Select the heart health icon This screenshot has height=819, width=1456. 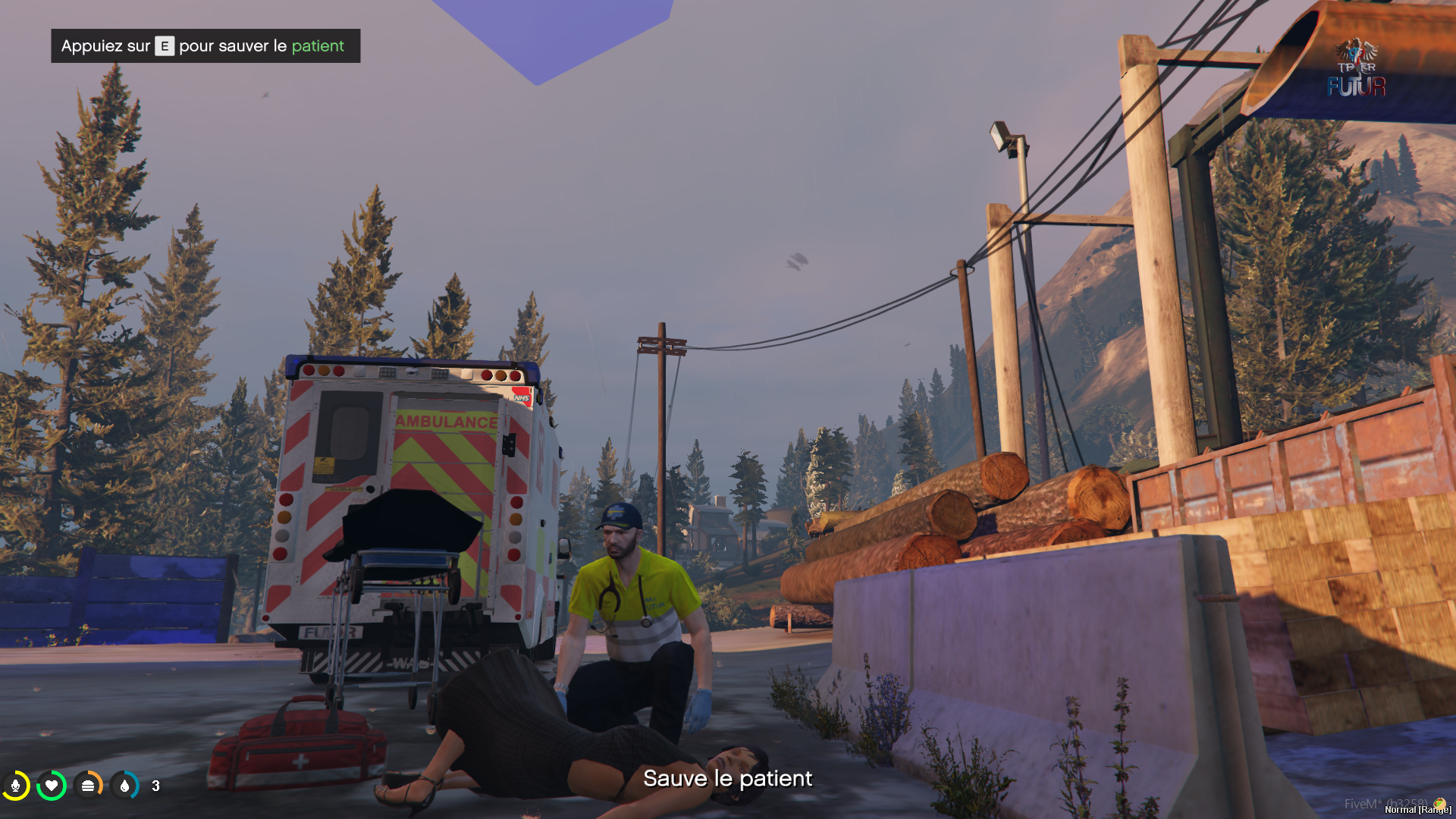click(x=52, y=786)
